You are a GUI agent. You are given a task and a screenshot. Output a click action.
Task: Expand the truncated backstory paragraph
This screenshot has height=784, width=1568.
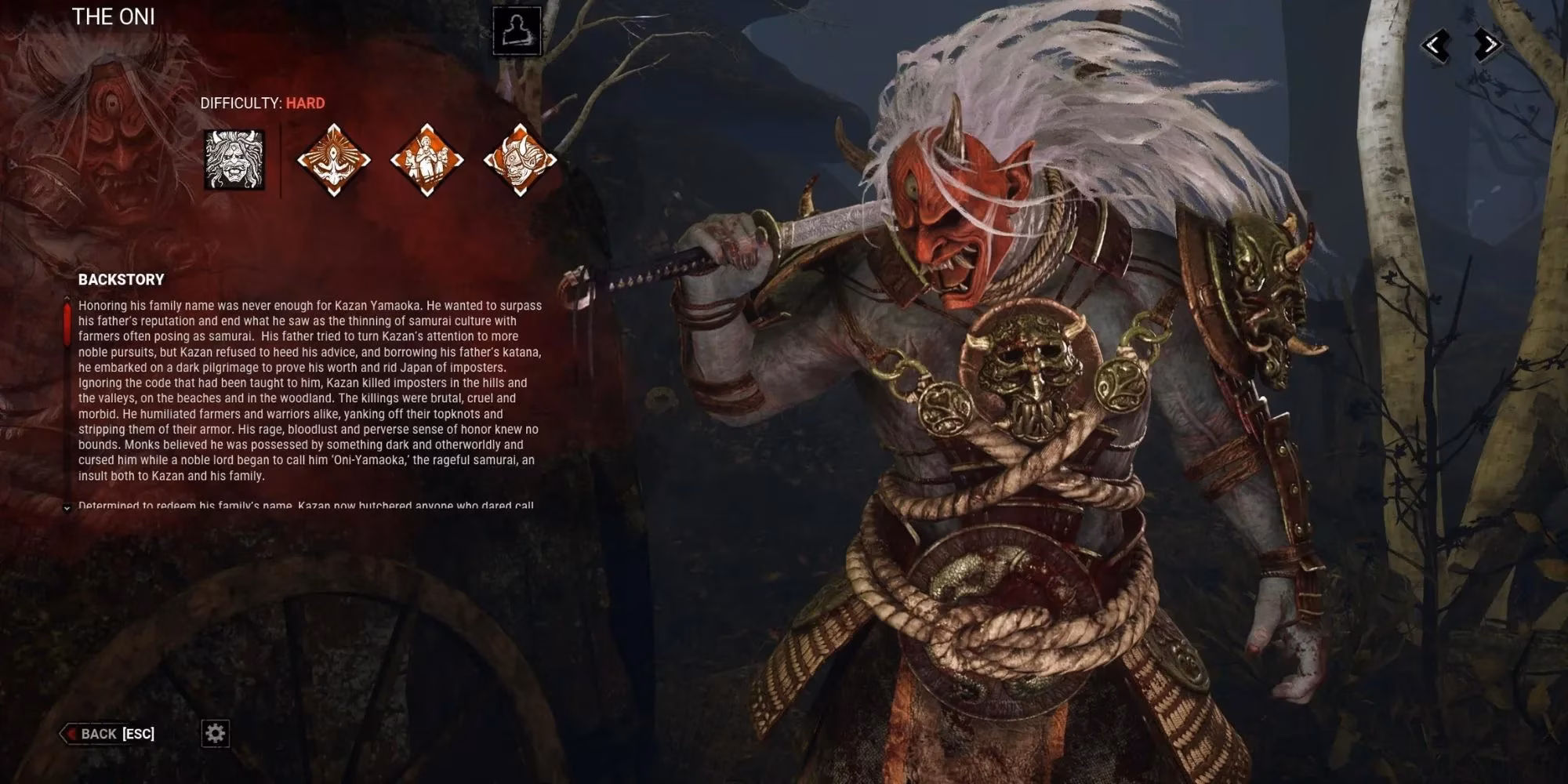tap(67, 510)
